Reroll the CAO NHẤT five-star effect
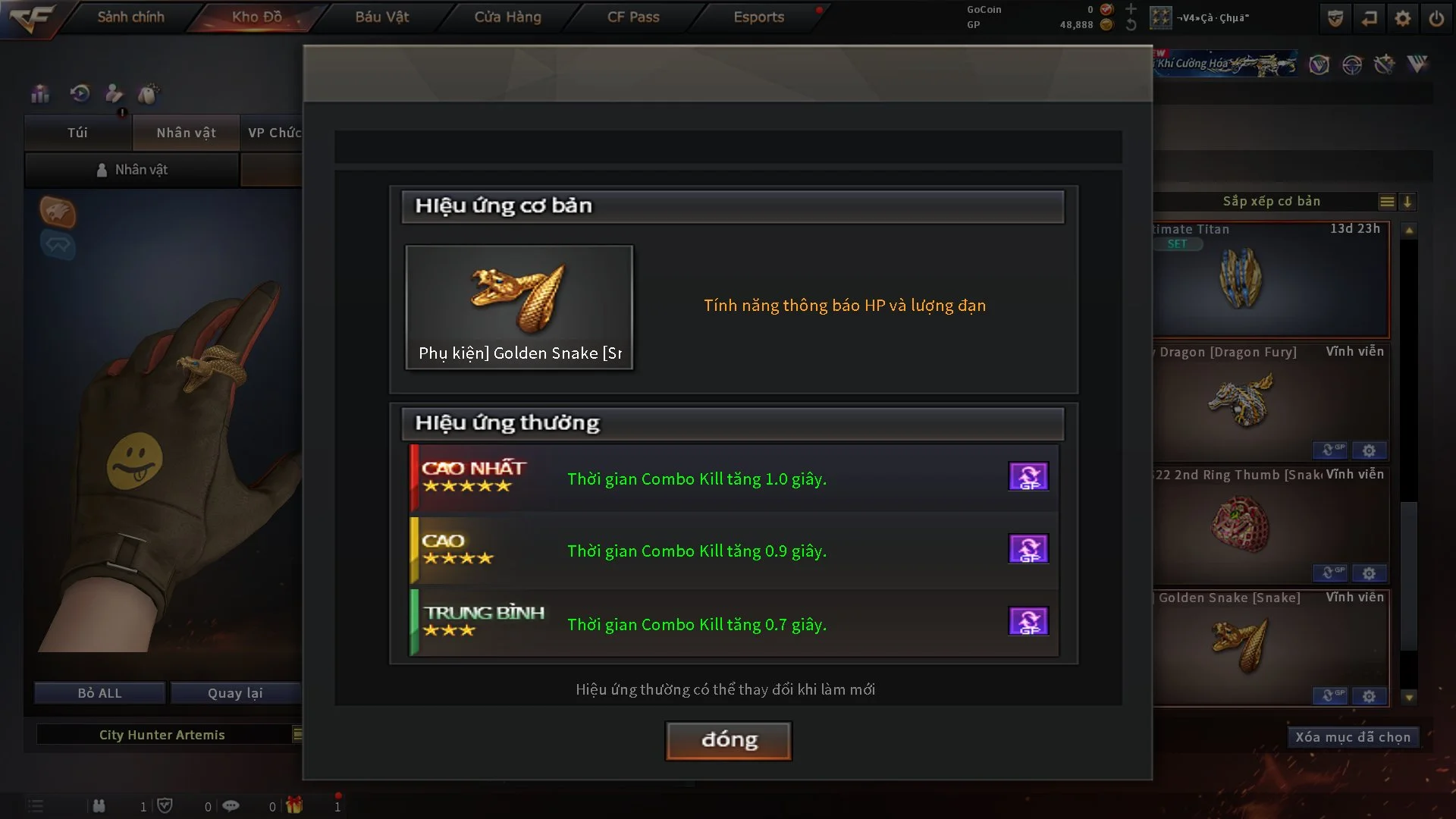Screen dimensions: 1456x819 pos(1028,477)
